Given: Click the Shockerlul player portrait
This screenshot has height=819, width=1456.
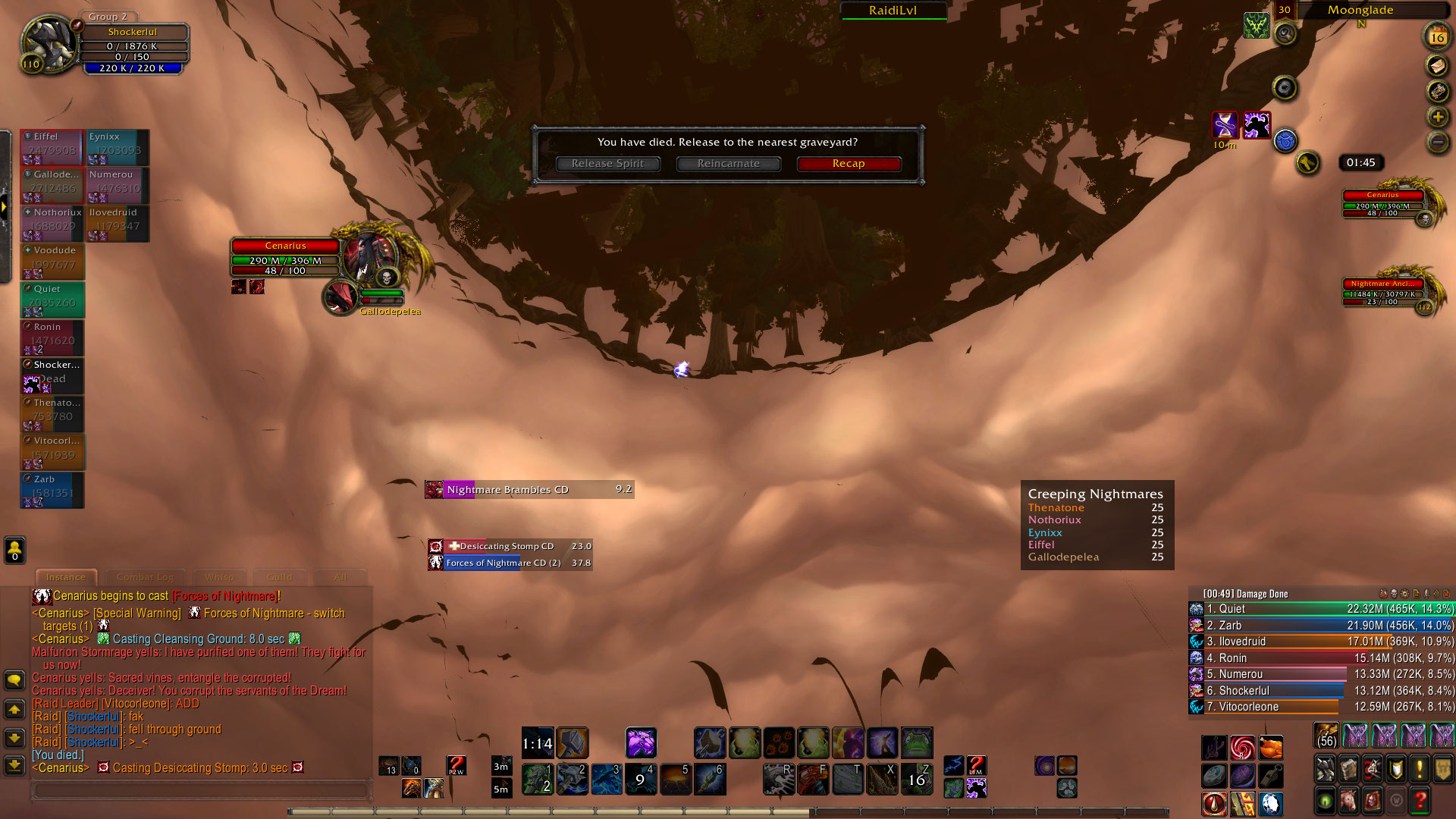Looking at the screenshot, I should click(47, 43).
